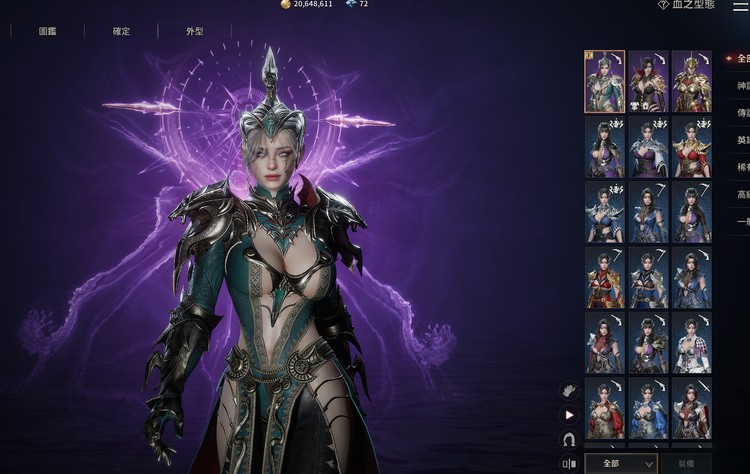The height and width of the screenshot is (474, 750).
Task: Click the horseshoe-shaped icon button
Action: click(570, 439)
